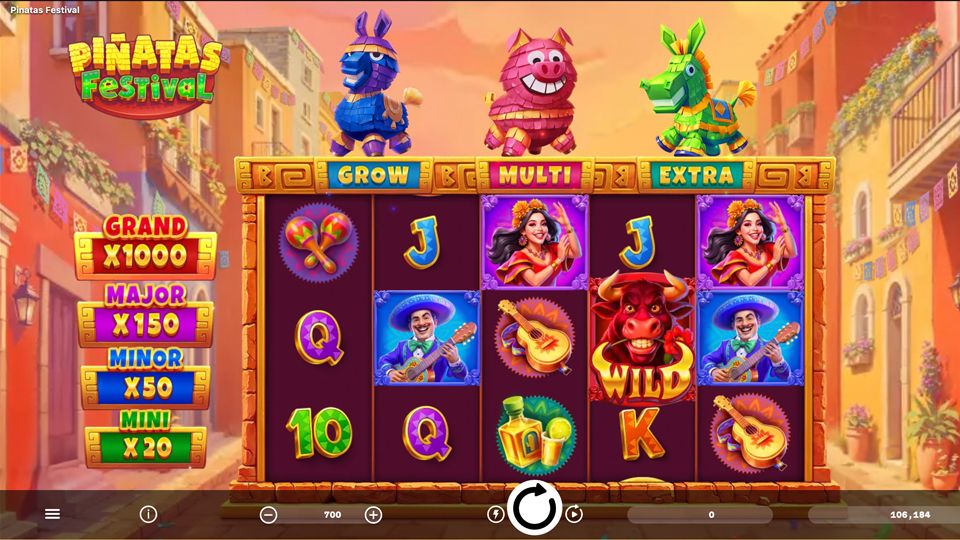Open the autoplay options
Screen dimensions: 960x540
(574, 514)
